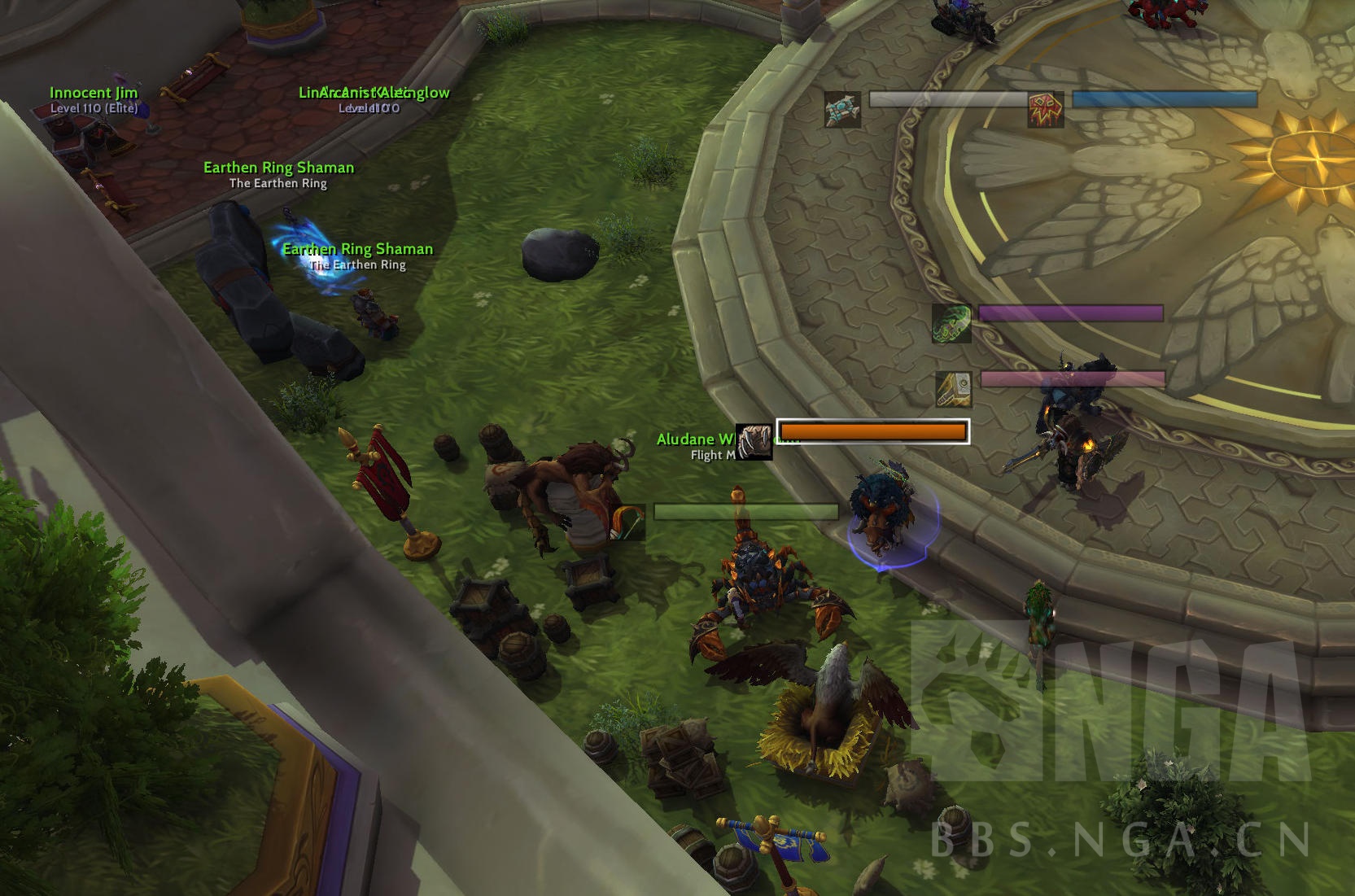
Task: Click the purple health bar near the armored rider
Action: (1071, 313)
